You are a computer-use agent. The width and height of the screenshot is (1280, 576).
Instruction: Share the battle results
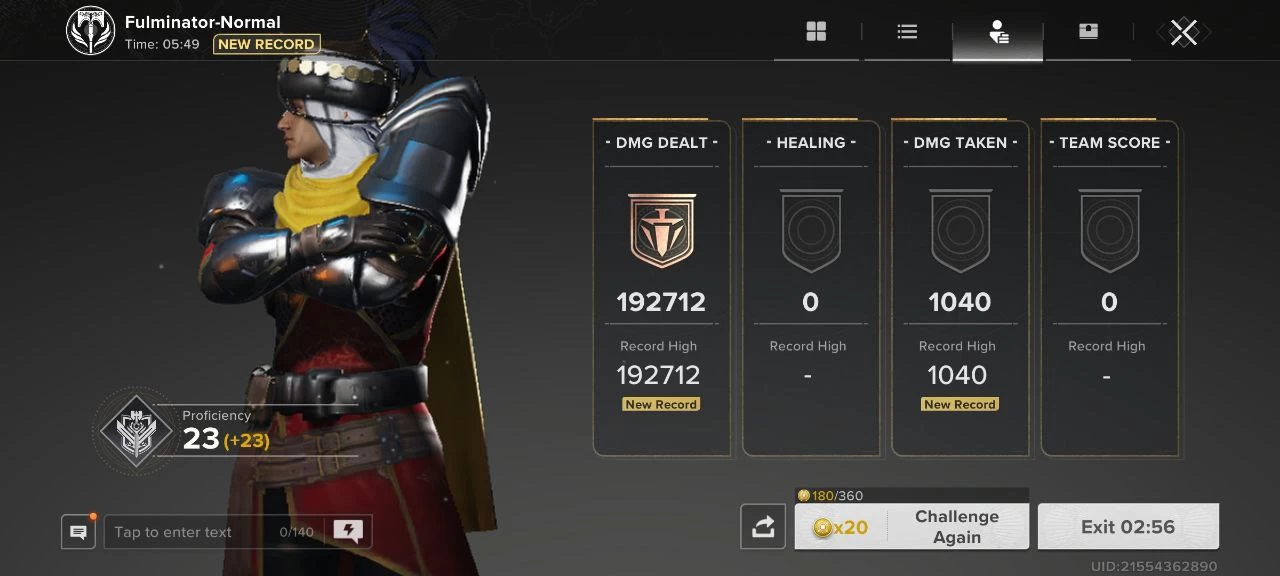(x=763, y=527)
